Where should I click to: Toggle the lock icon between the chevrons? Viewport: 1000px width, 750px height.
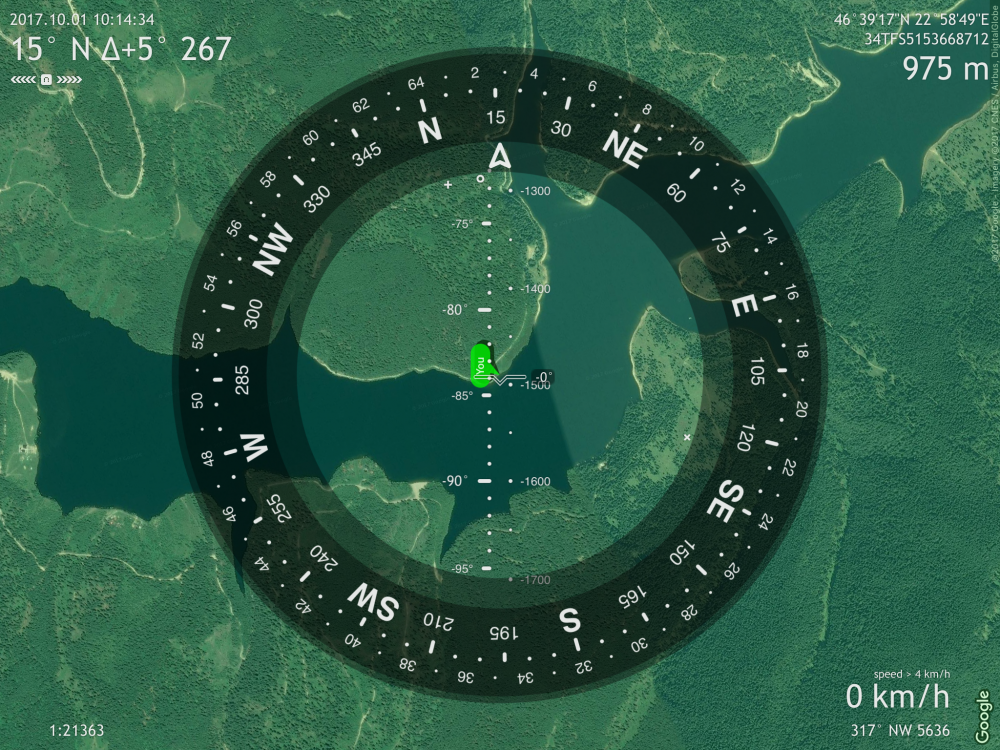[47, 79]
